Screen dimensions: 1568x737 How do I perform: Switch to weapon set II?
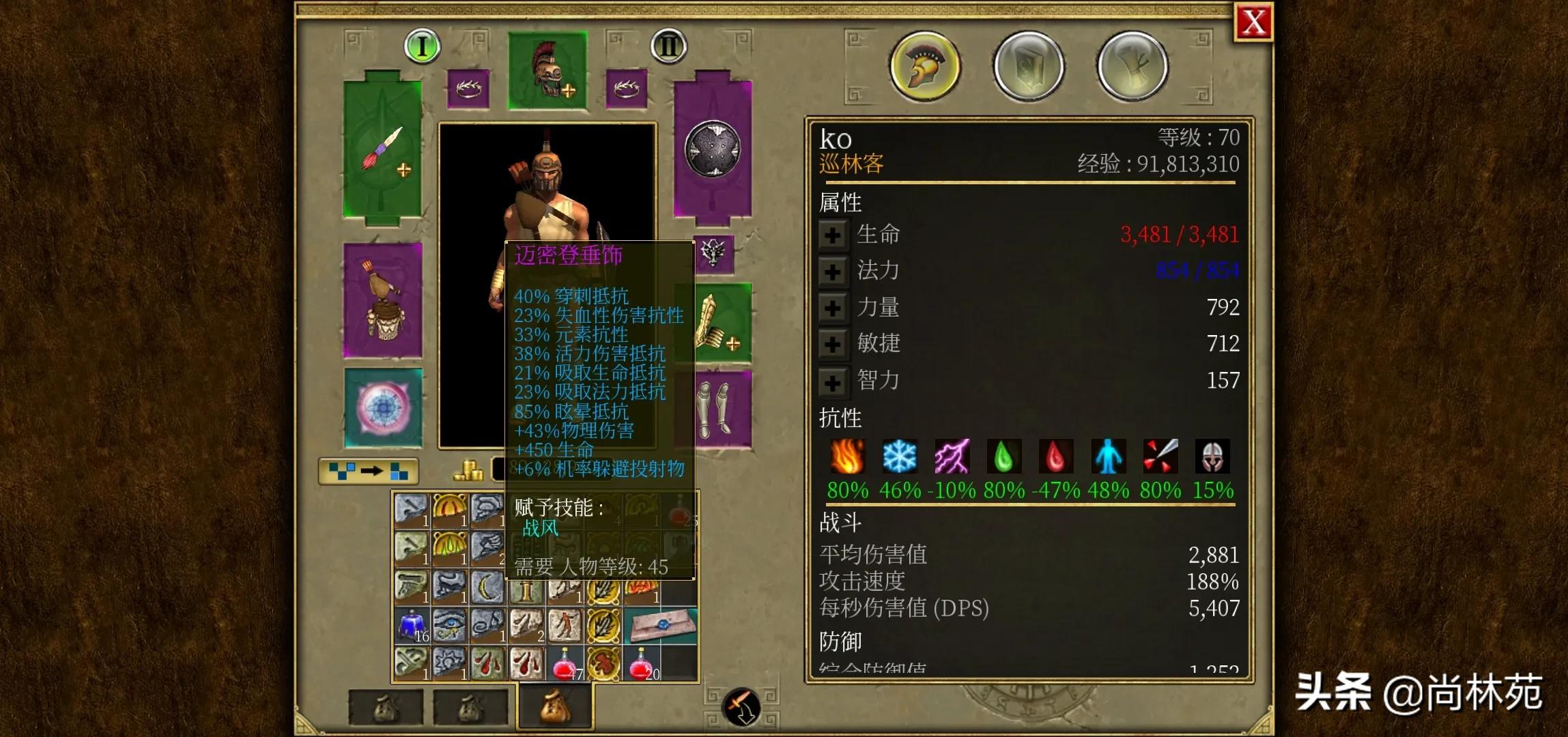coord(669,46)
